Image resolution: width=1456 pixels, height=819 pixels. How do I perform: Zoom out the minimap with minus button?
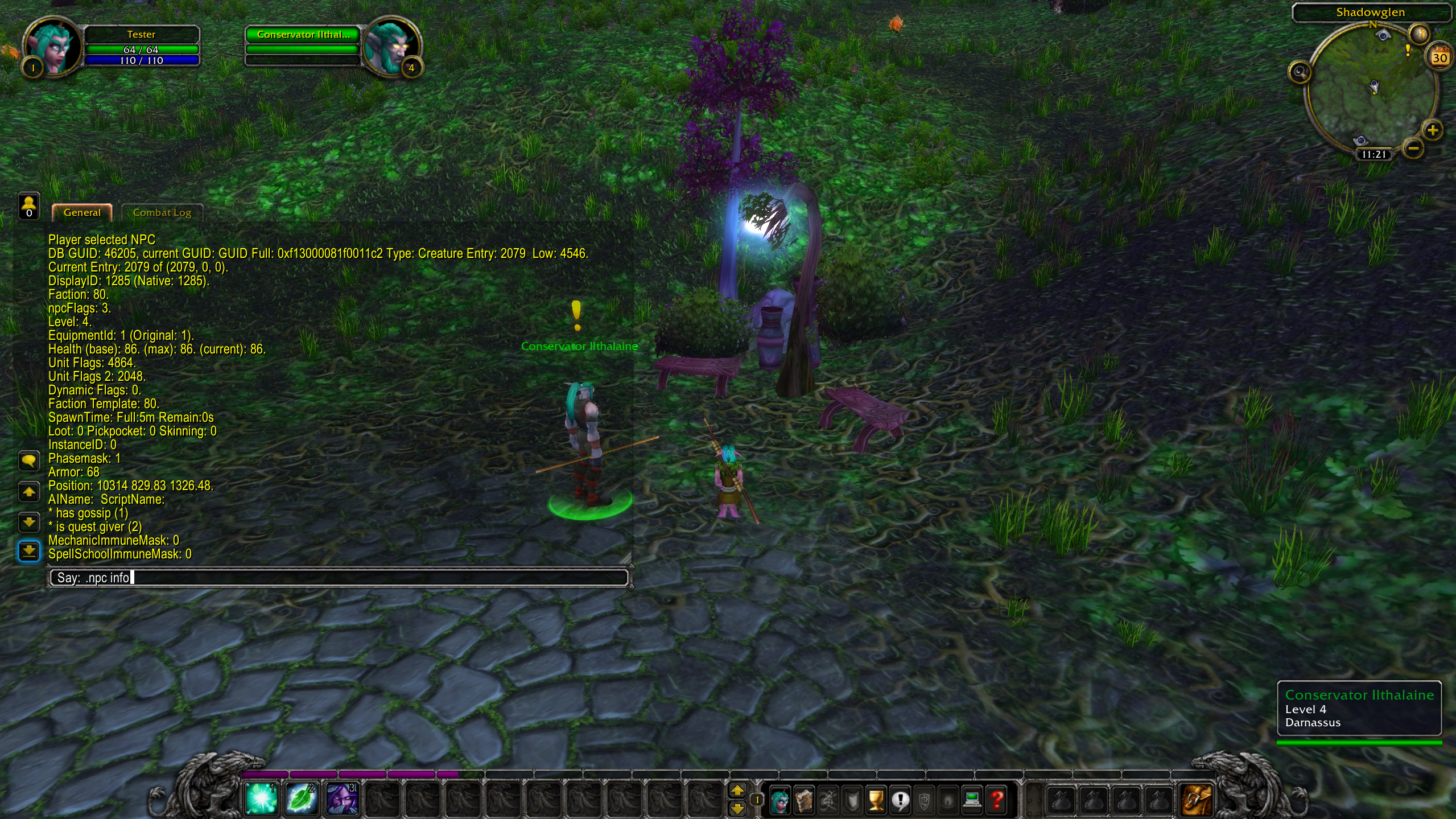[1413, 149]
